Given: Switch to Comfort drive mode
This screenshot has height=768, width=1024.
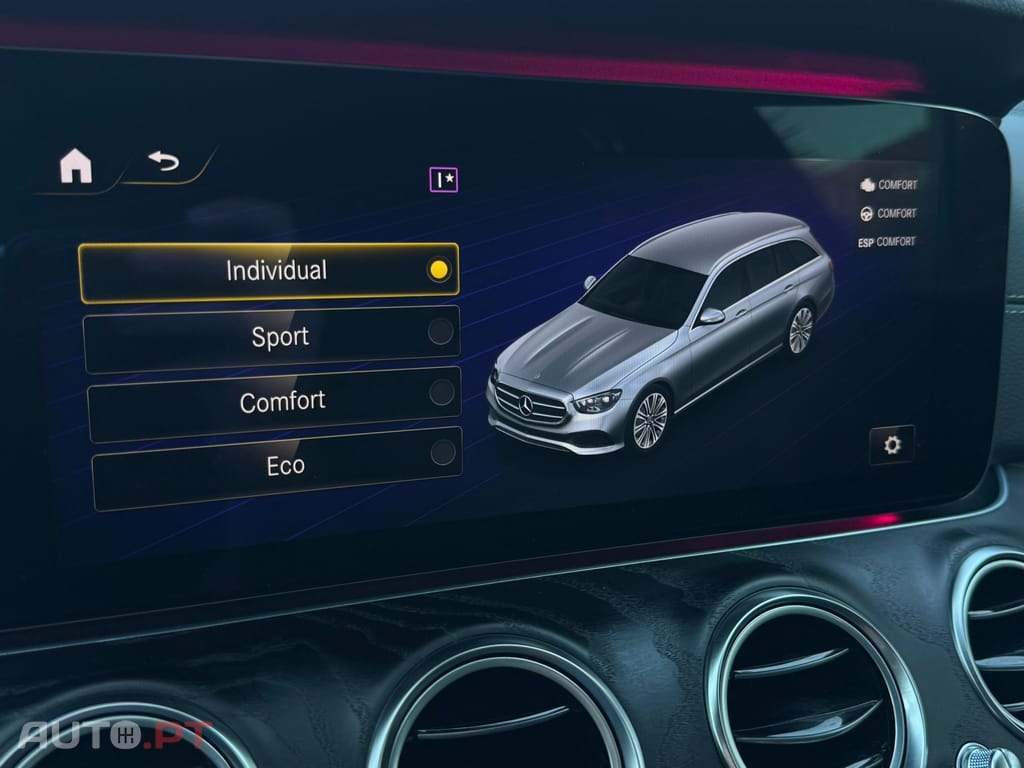Looking at the screenshot, I should (274, 402).
